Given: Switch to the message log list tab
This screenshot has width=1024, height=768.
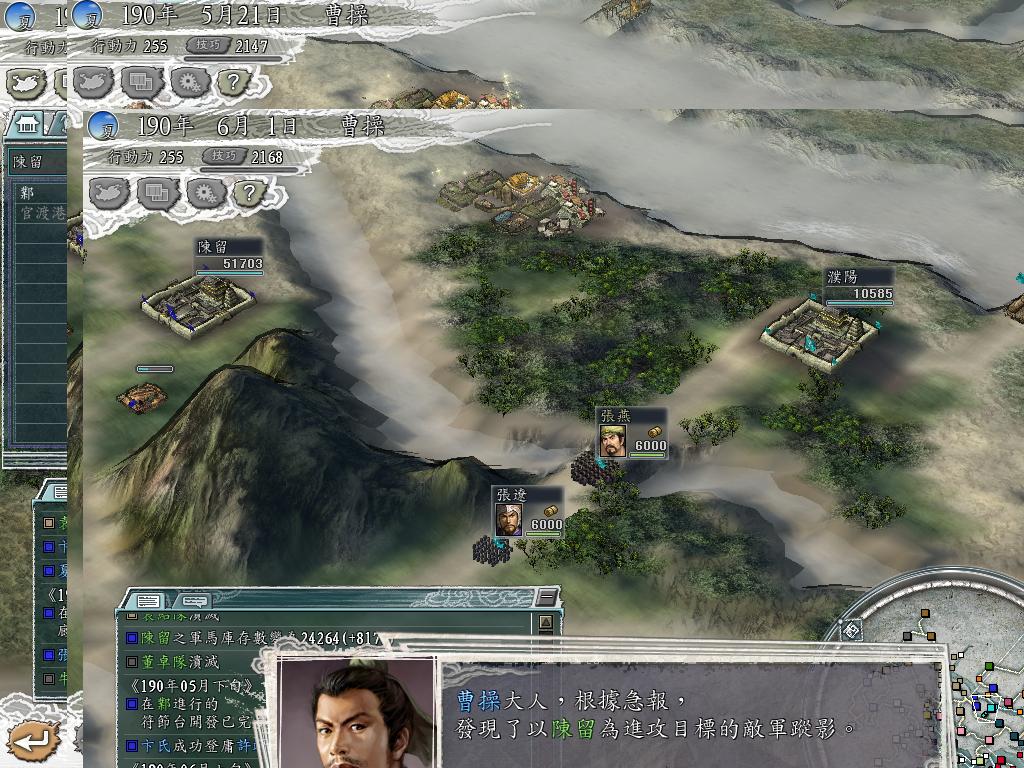Looking at the screenshot, I should (149, 601).
